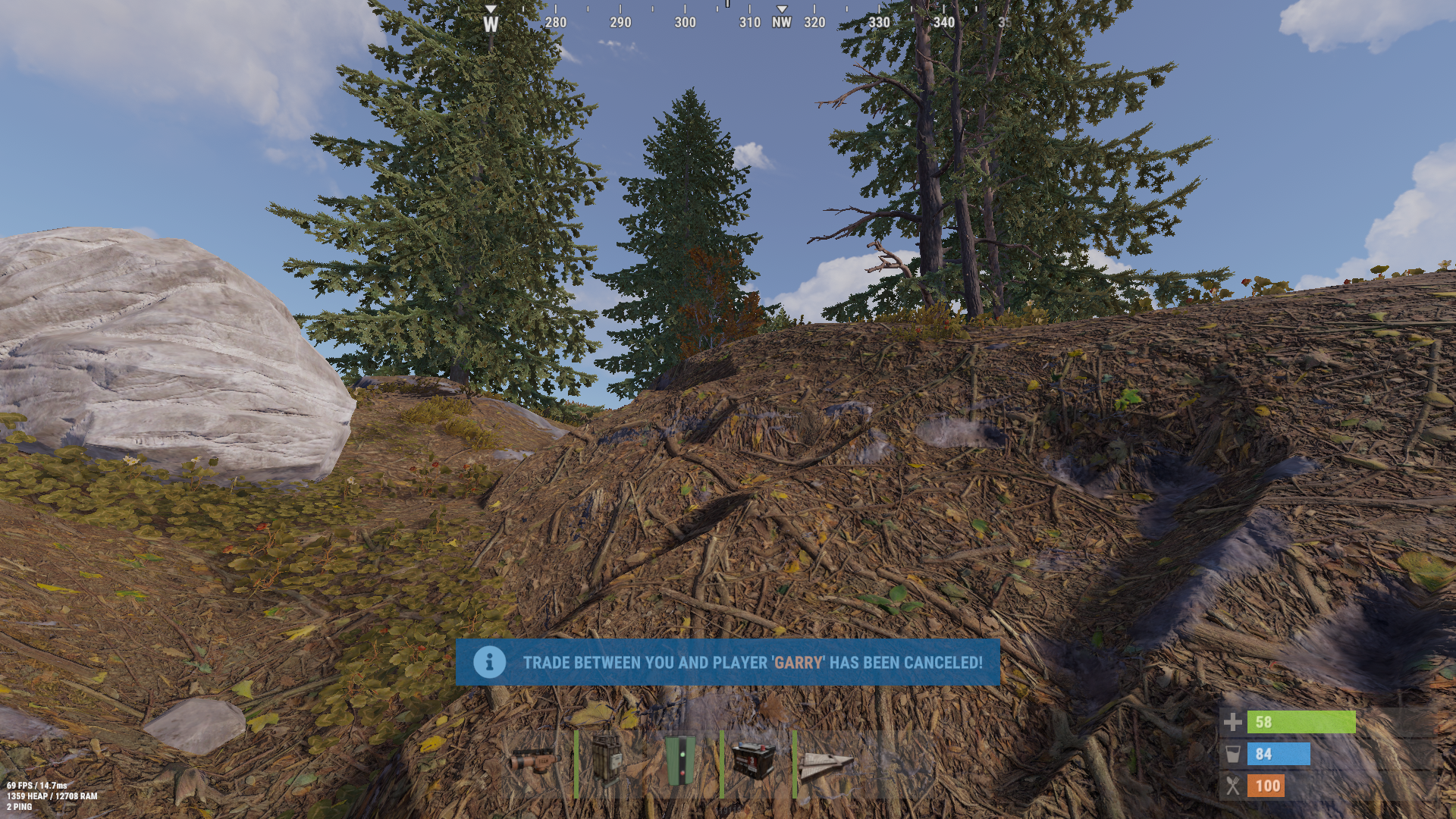Click the info circle on the trade notification
The height and width of the screenshot is (819, 1456).
(489, 661)
